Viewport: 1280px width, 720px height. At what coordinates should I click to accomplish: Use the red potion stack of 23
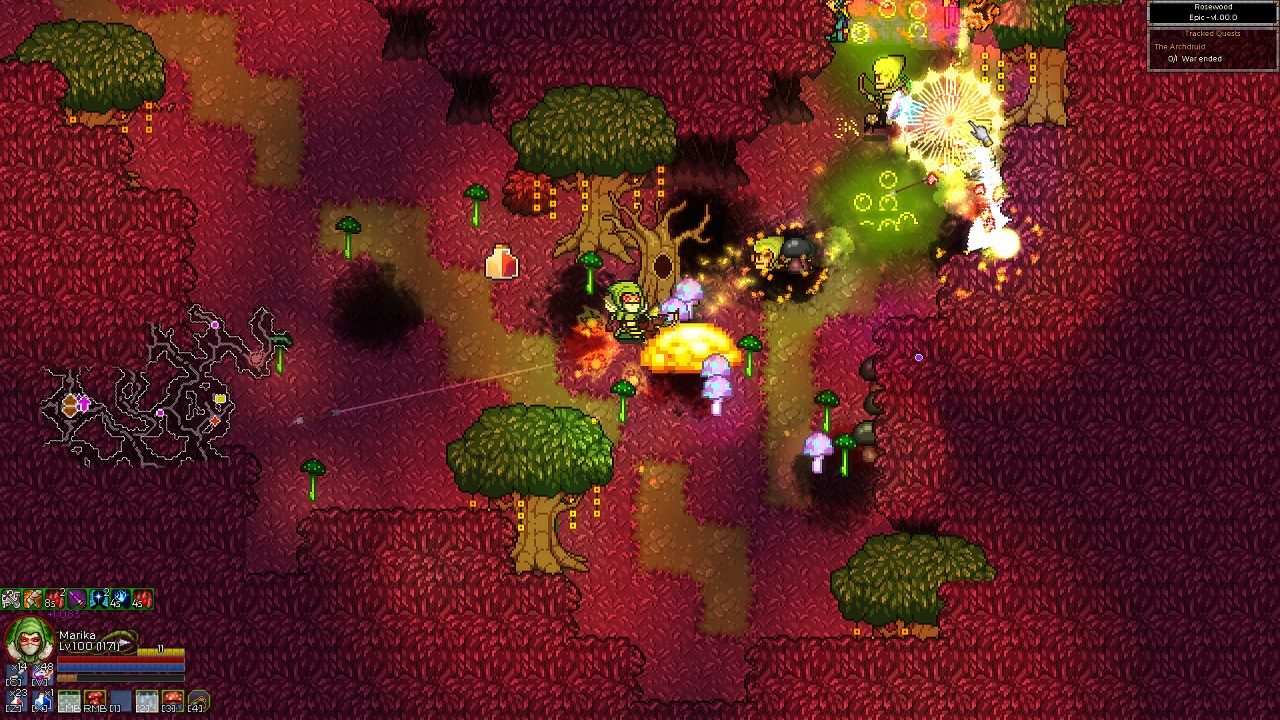(18, 699)
